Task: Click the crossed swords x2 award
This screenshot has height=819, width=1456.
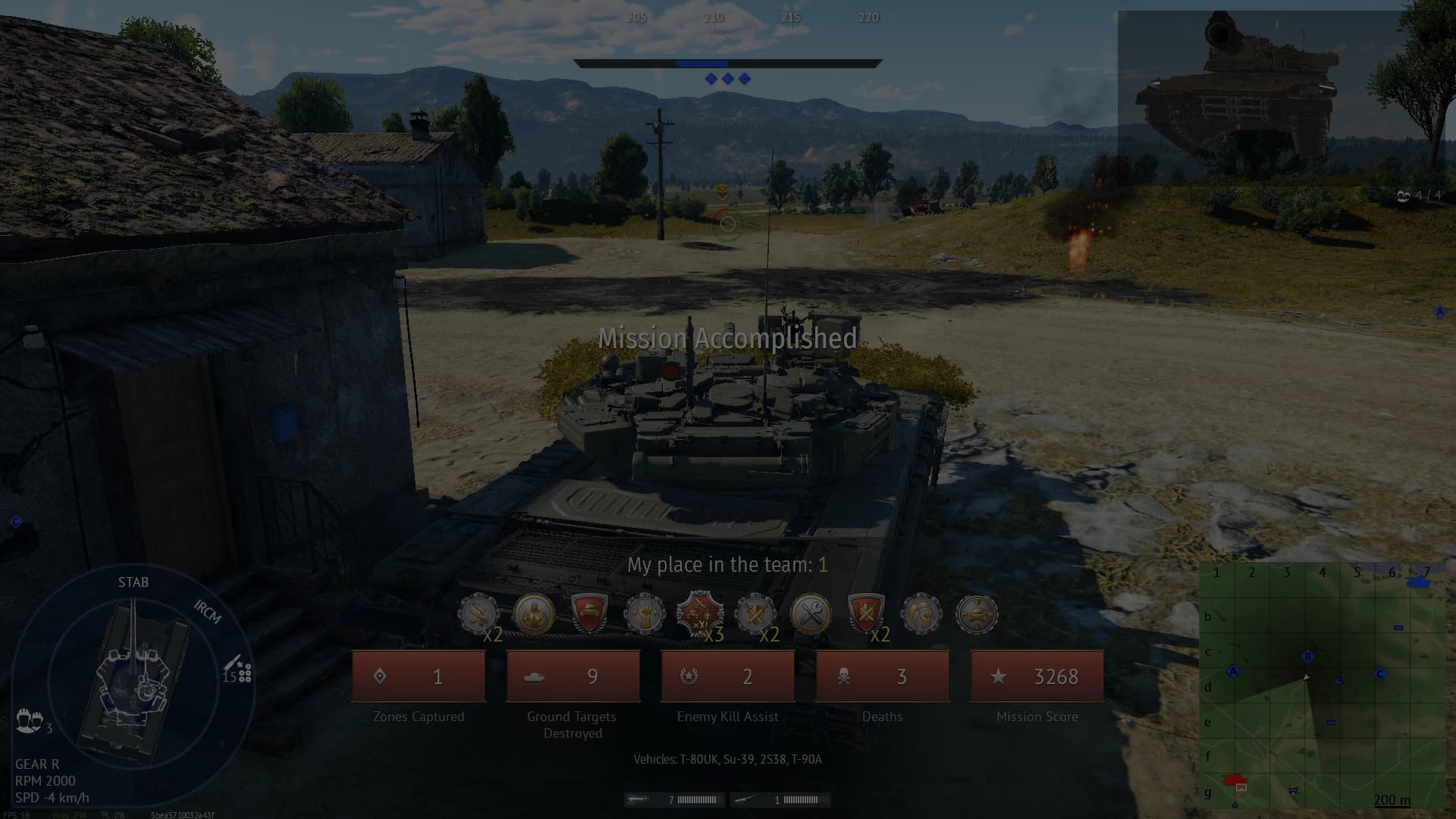Action: pos(755,614)
